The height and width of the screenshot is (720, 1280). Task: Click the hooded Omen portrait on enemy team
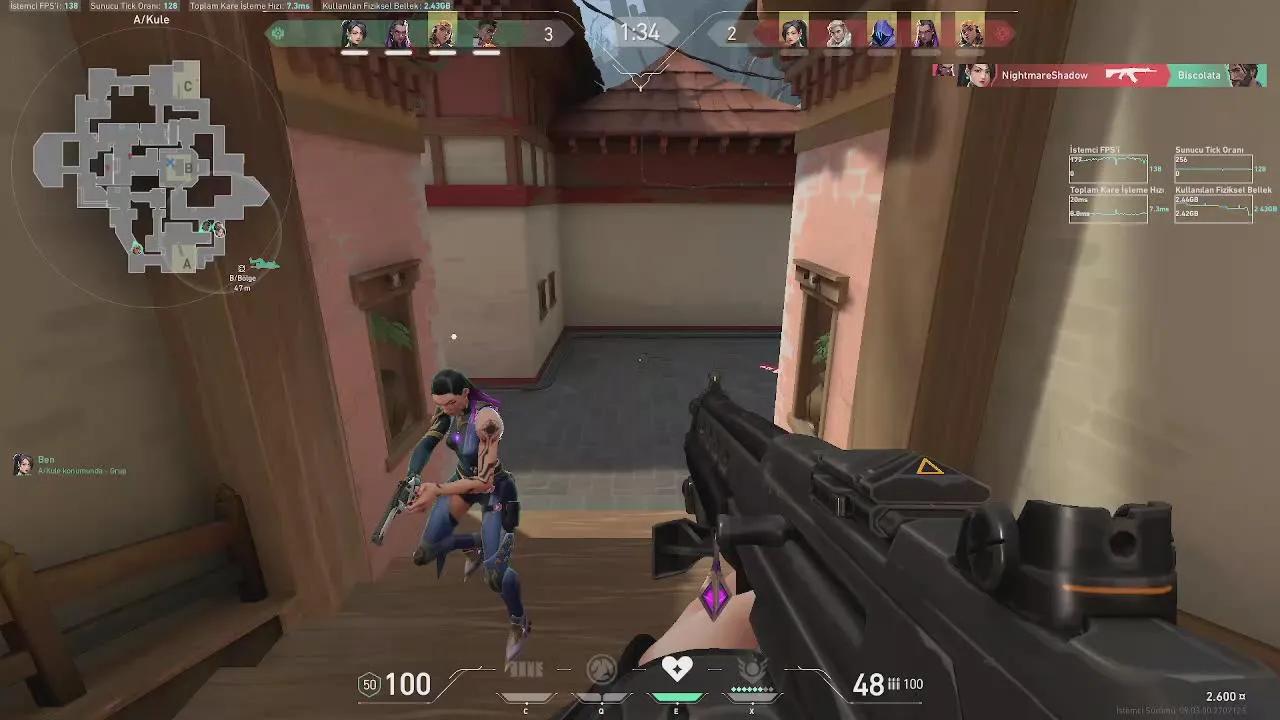(881, 33)
